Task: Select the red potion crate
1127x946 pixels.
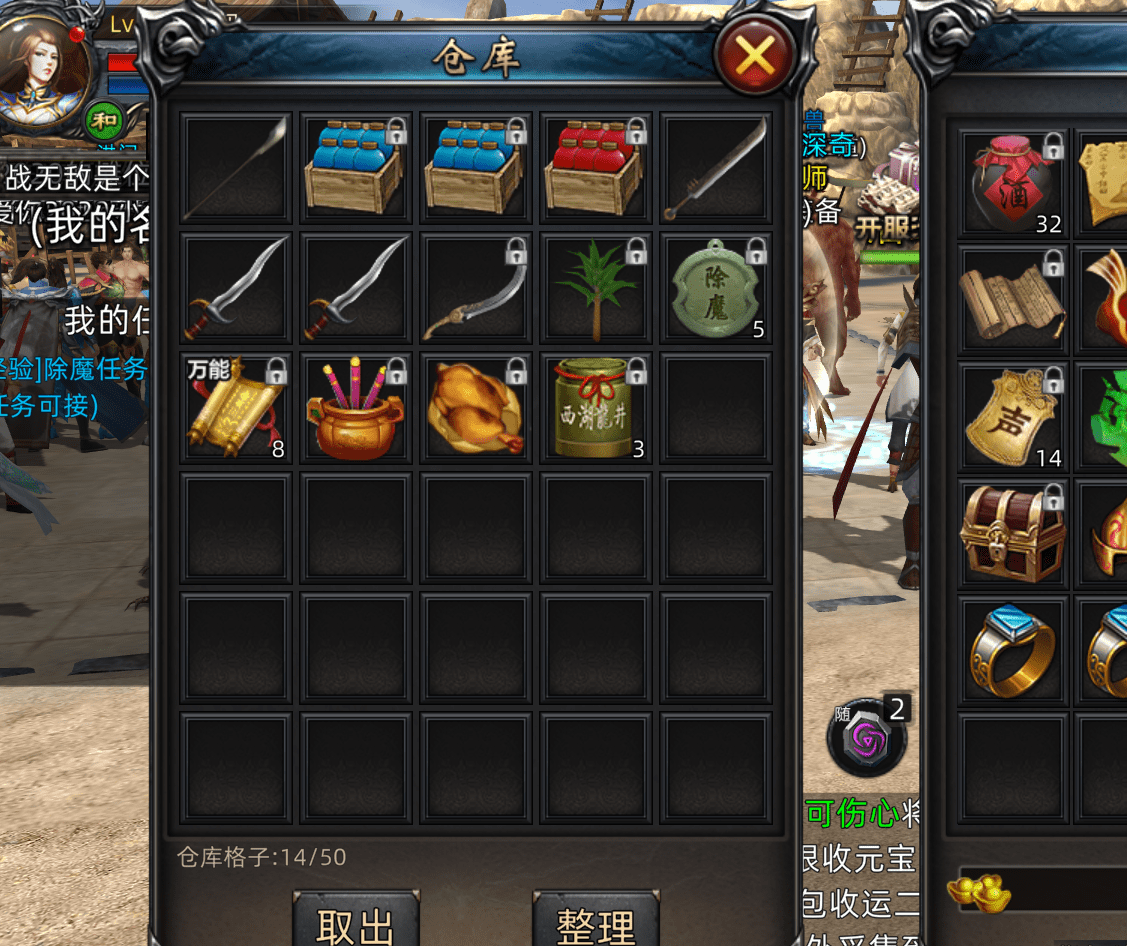Action: point(596,168)
